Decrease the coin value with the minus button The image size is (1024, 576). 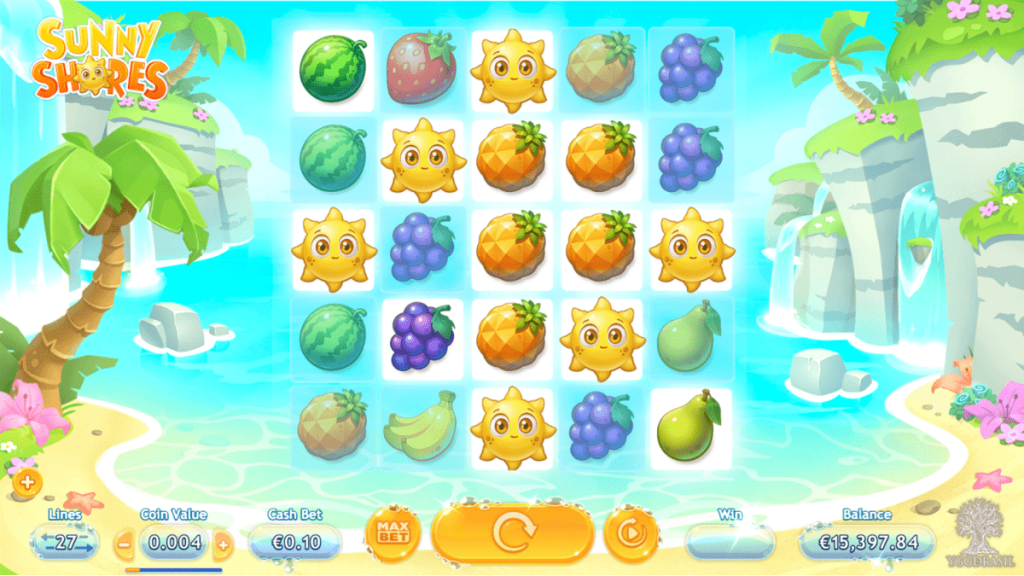[124, 545]
